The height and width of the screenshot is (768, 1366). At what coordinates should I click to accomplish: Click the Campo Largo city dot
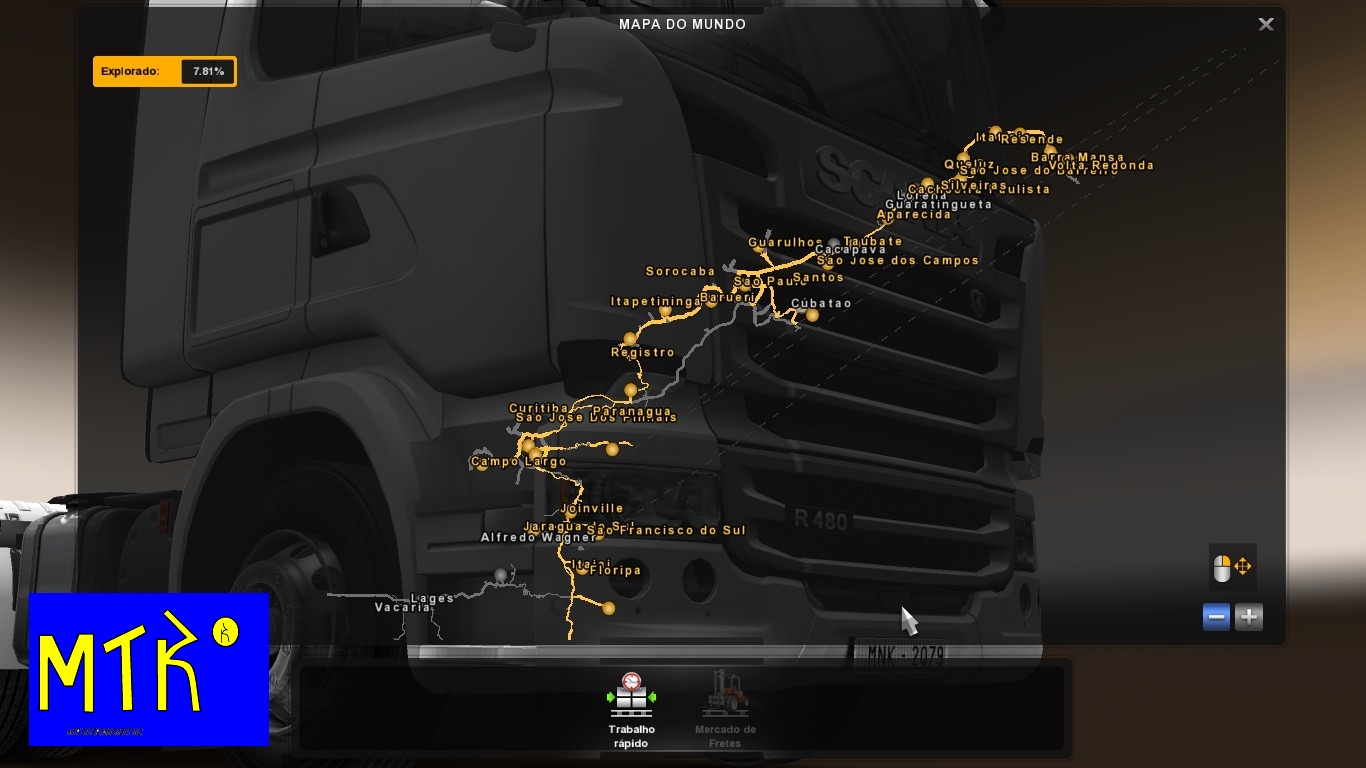pyautogui.click(x=481, y=467)
